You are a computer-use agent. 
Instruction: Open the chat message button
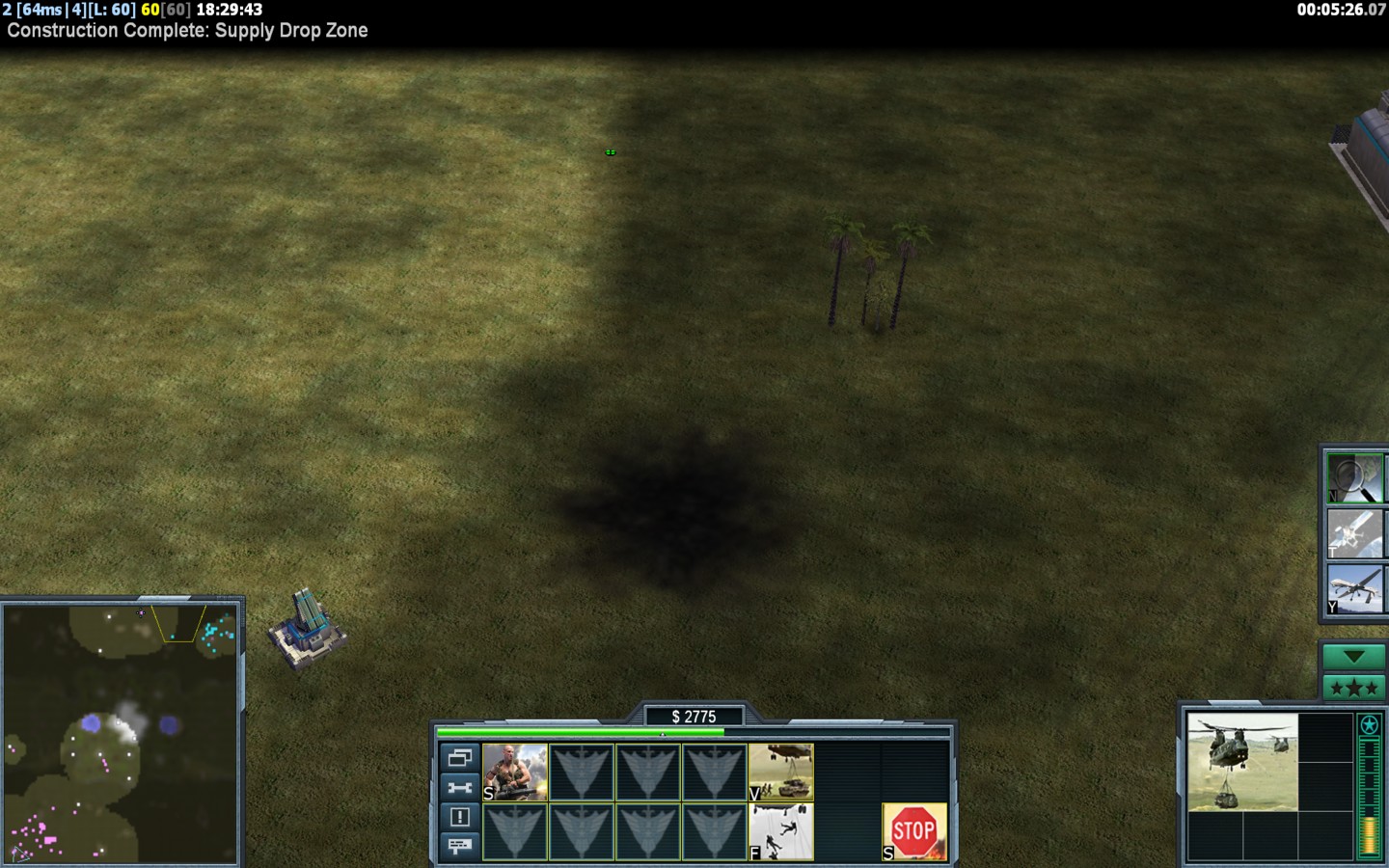(x=460, y=846)
